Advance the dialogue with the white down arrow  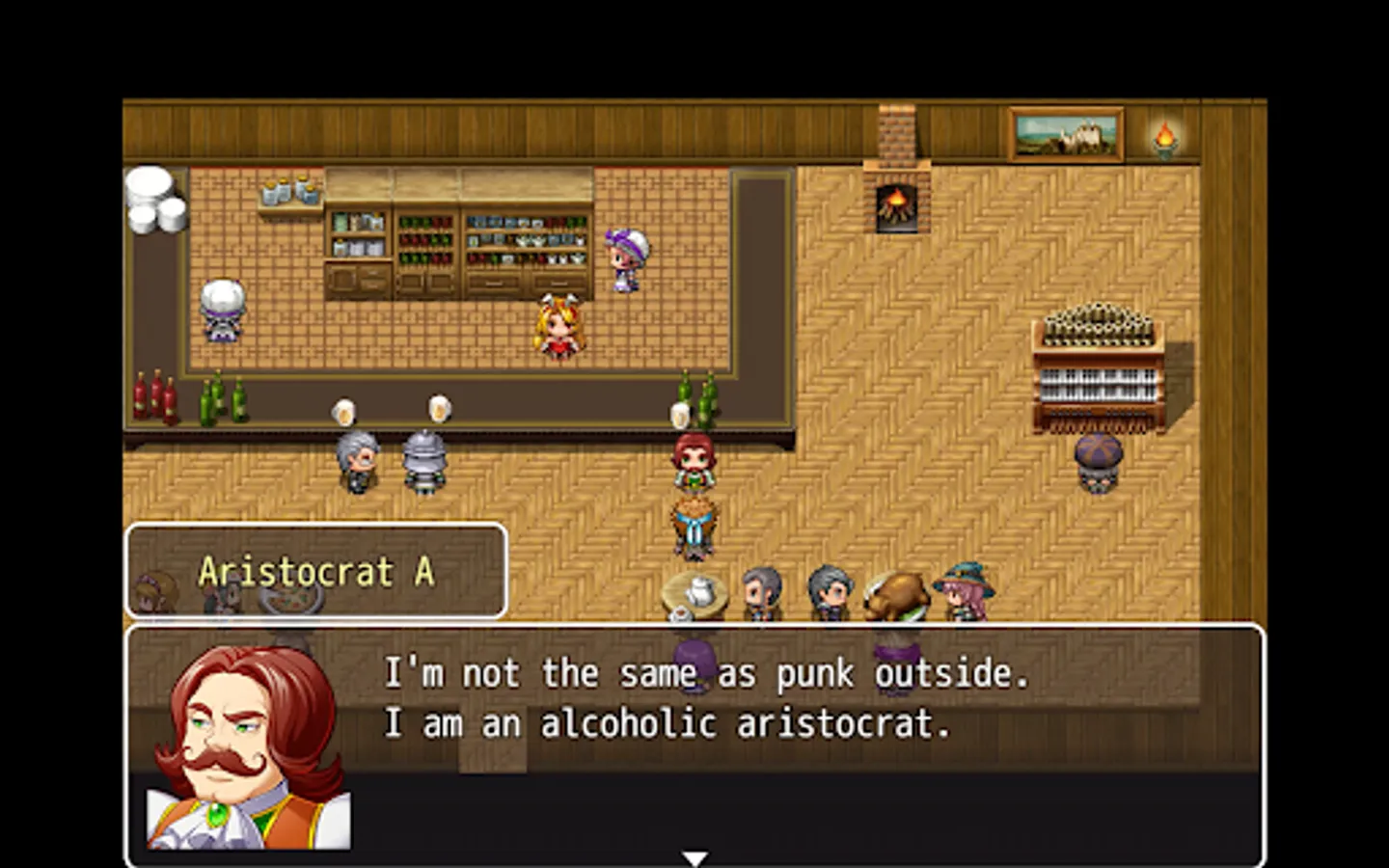[x=694, y=857]
